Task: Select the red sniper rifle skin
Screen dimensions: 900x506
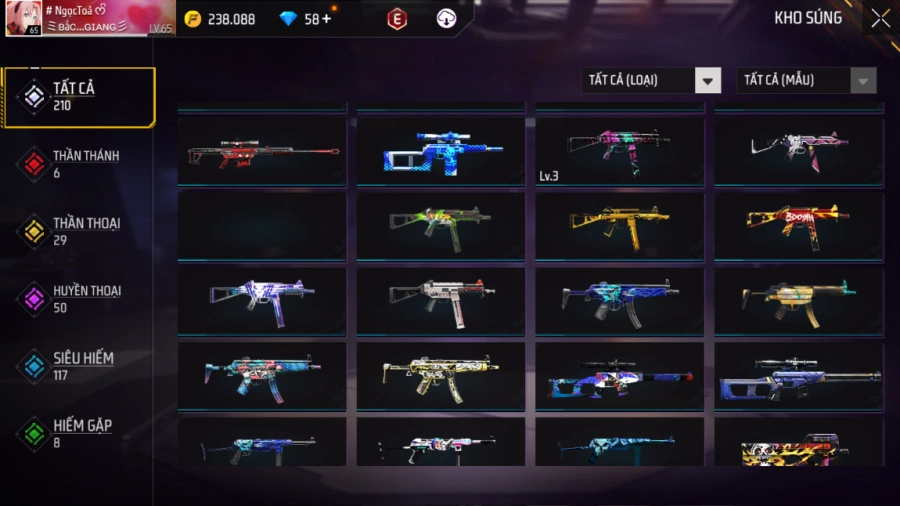Action: pyautogui.click(x=262, y=151)
